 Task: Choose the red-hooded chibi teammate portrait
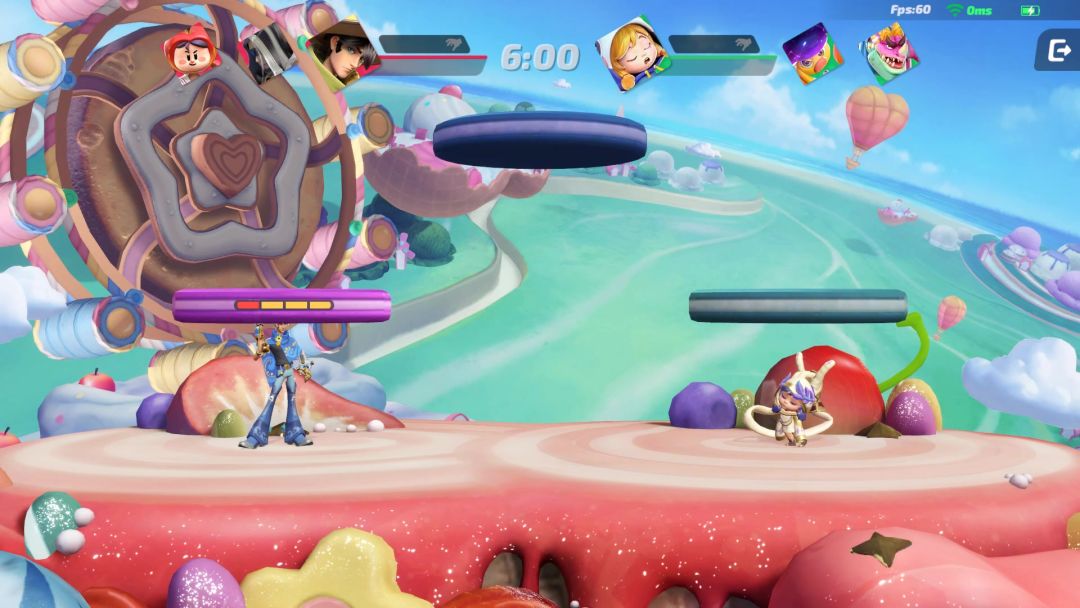pyautogui.click(x=194, y=53)
